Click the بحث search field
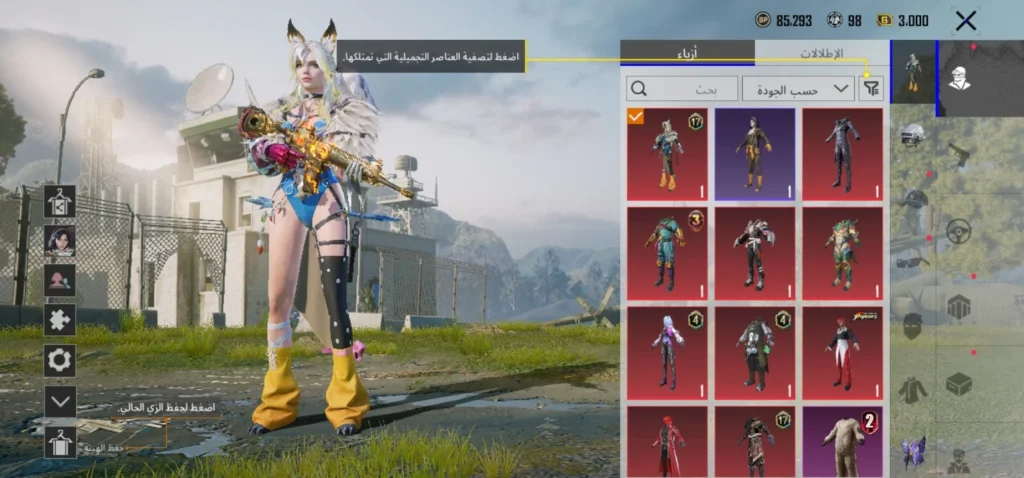 click(x=682, y=89)
